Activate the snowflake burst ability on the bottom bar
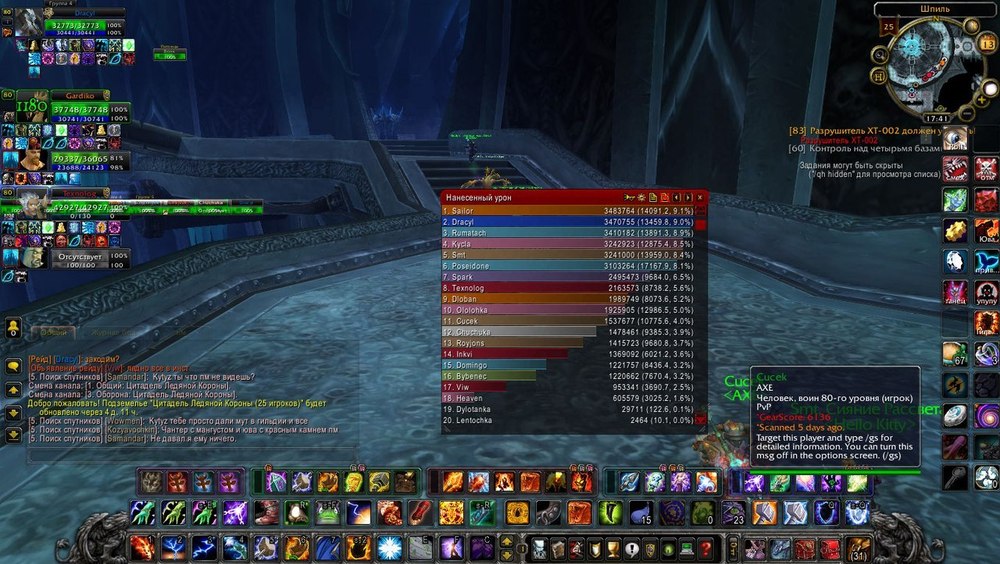The width and height of the screenshot is (1000, 564). pos(390,548)
